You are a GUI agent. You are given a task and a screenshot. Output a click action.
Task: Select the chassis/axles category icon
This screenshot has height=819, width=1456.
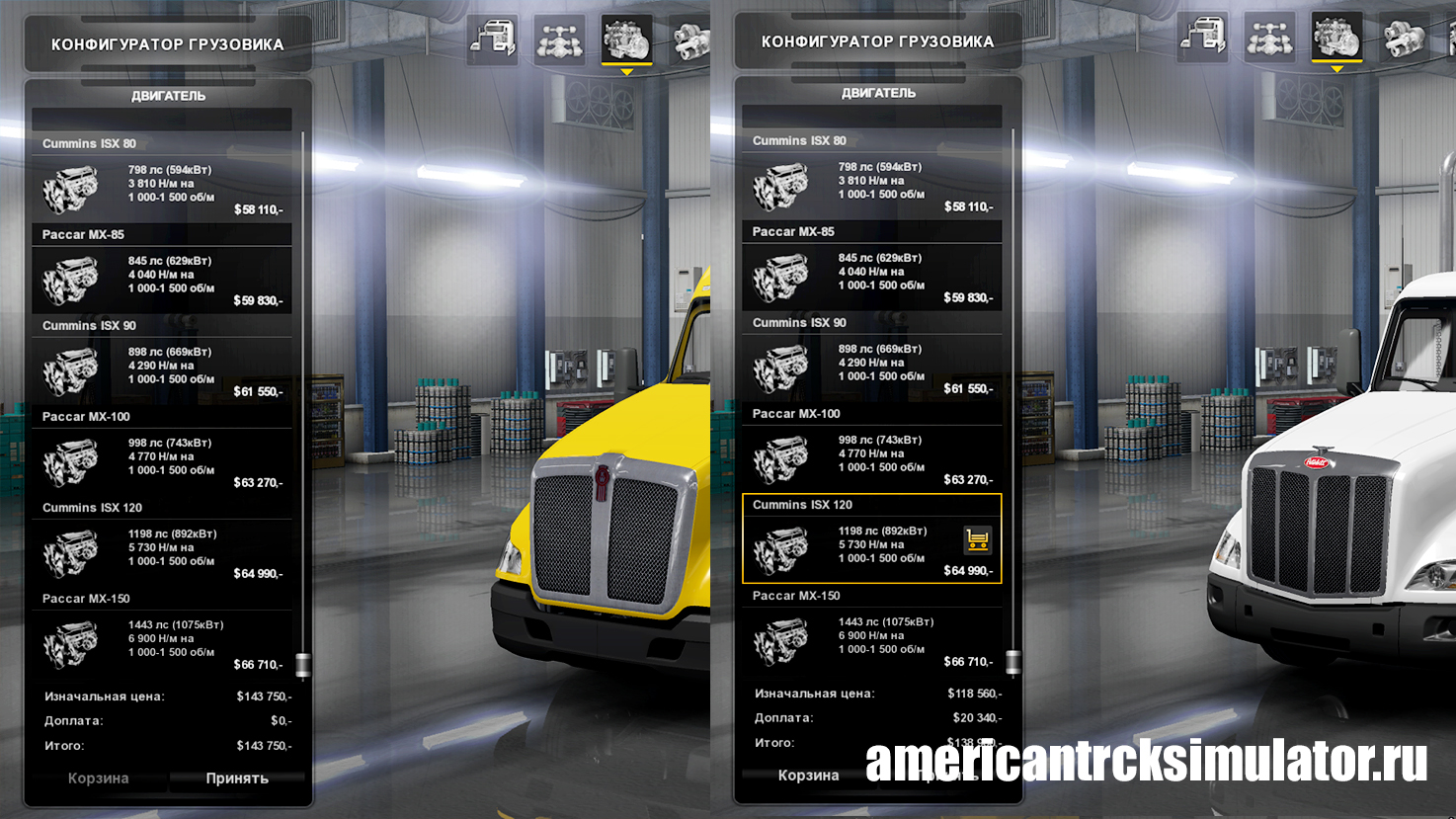(561, 40)
